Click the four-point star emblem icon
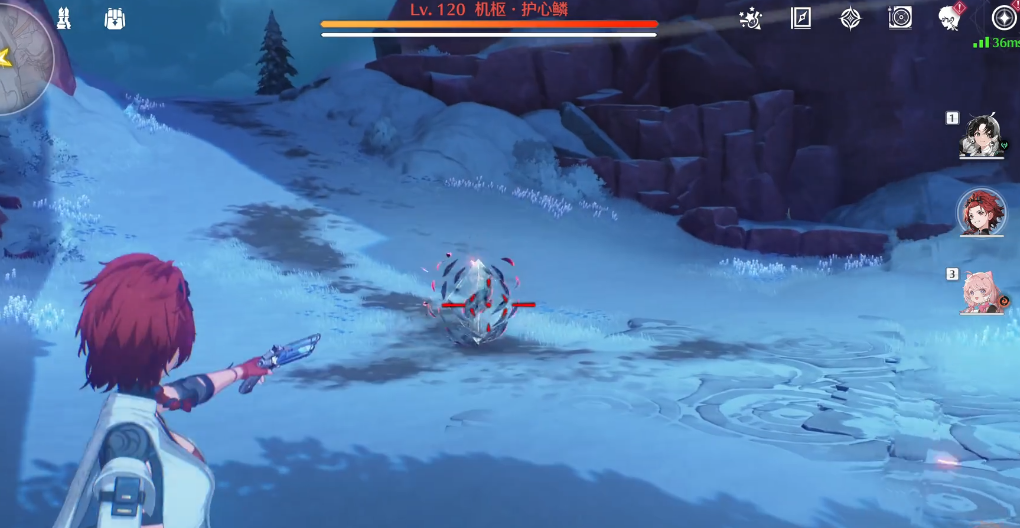1020x528 pixels. click(x=850, y=18)
